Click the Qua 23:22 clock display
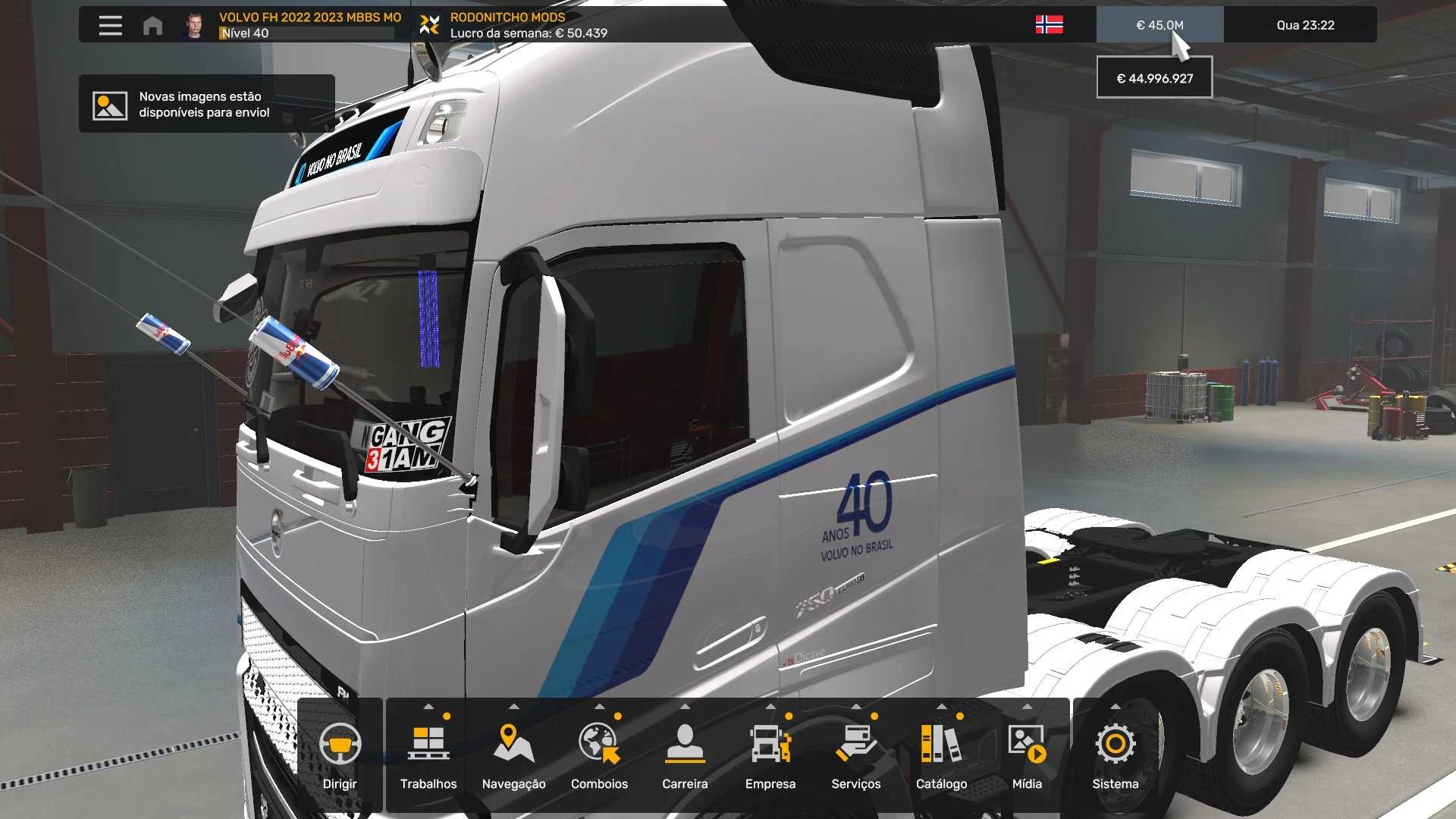The height and width of the screenshot is (819, 1456). point(1305,25)
